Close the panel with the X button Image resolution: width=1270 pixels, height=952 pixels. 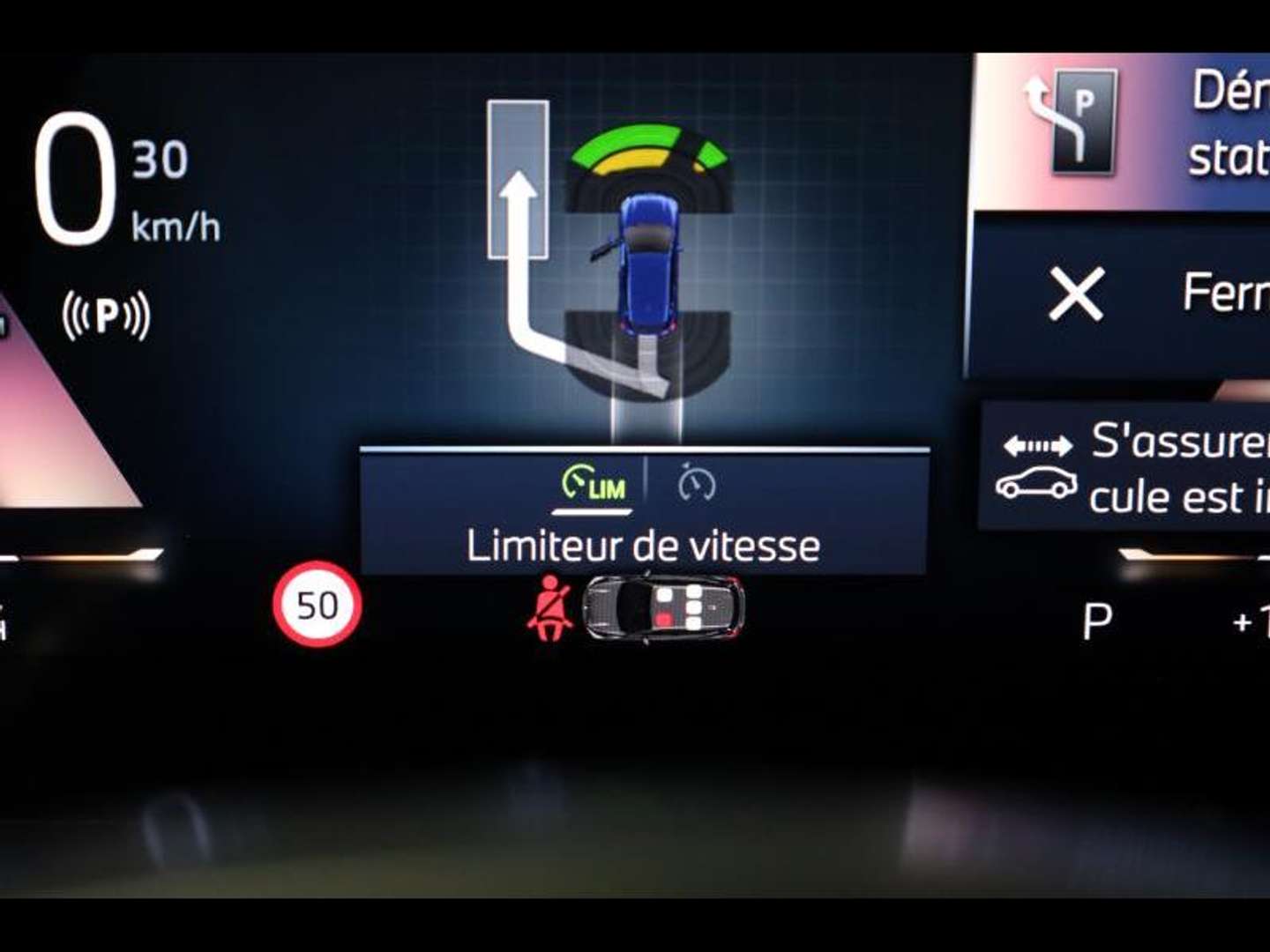(x=1076, y=294)
